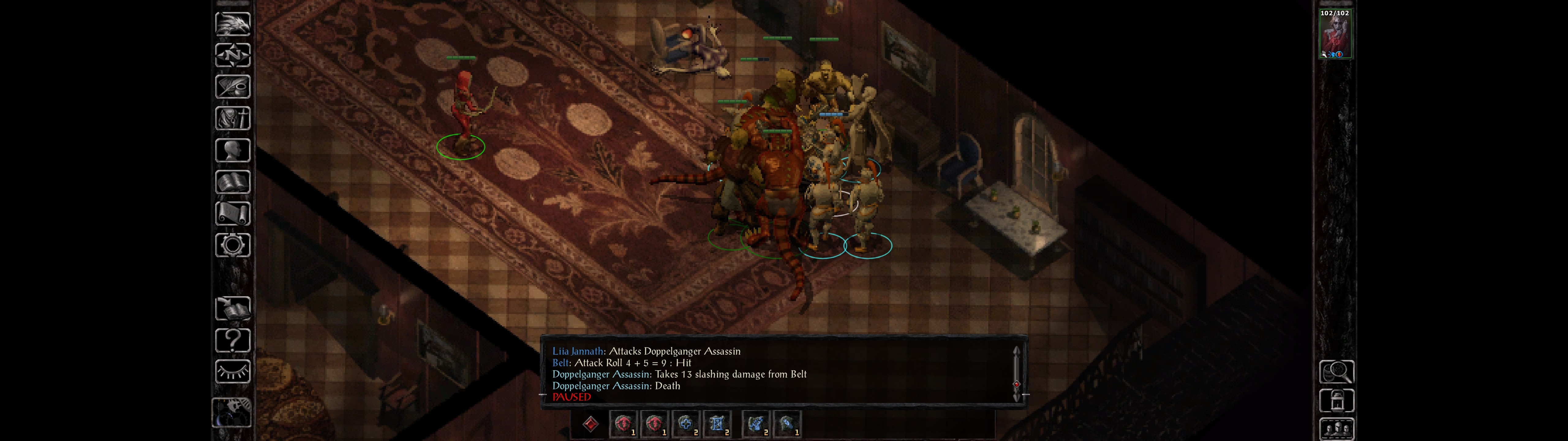Click the dragon head return-to-game button
Viewport: 1568px width, 441px height.
232,24
